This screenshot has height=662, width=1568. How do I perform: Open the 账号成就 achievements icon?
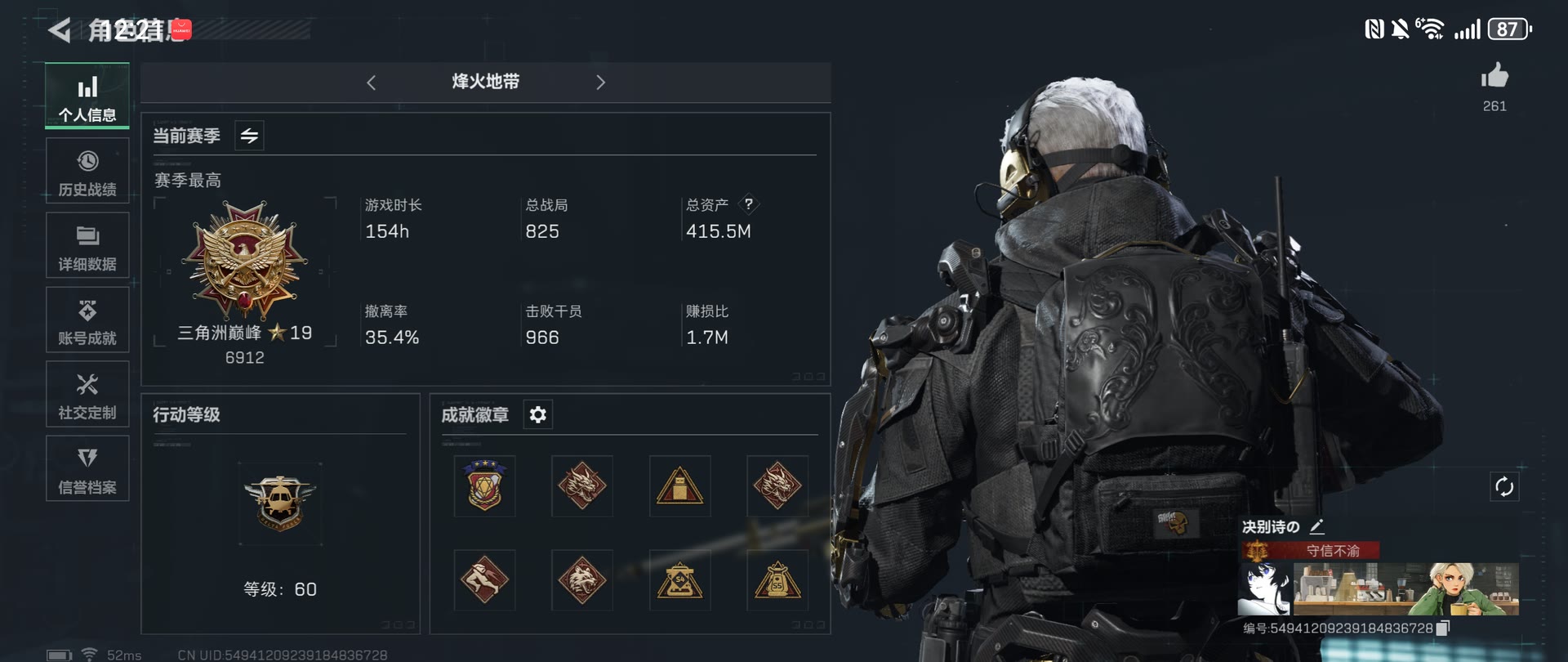(87, 319)
